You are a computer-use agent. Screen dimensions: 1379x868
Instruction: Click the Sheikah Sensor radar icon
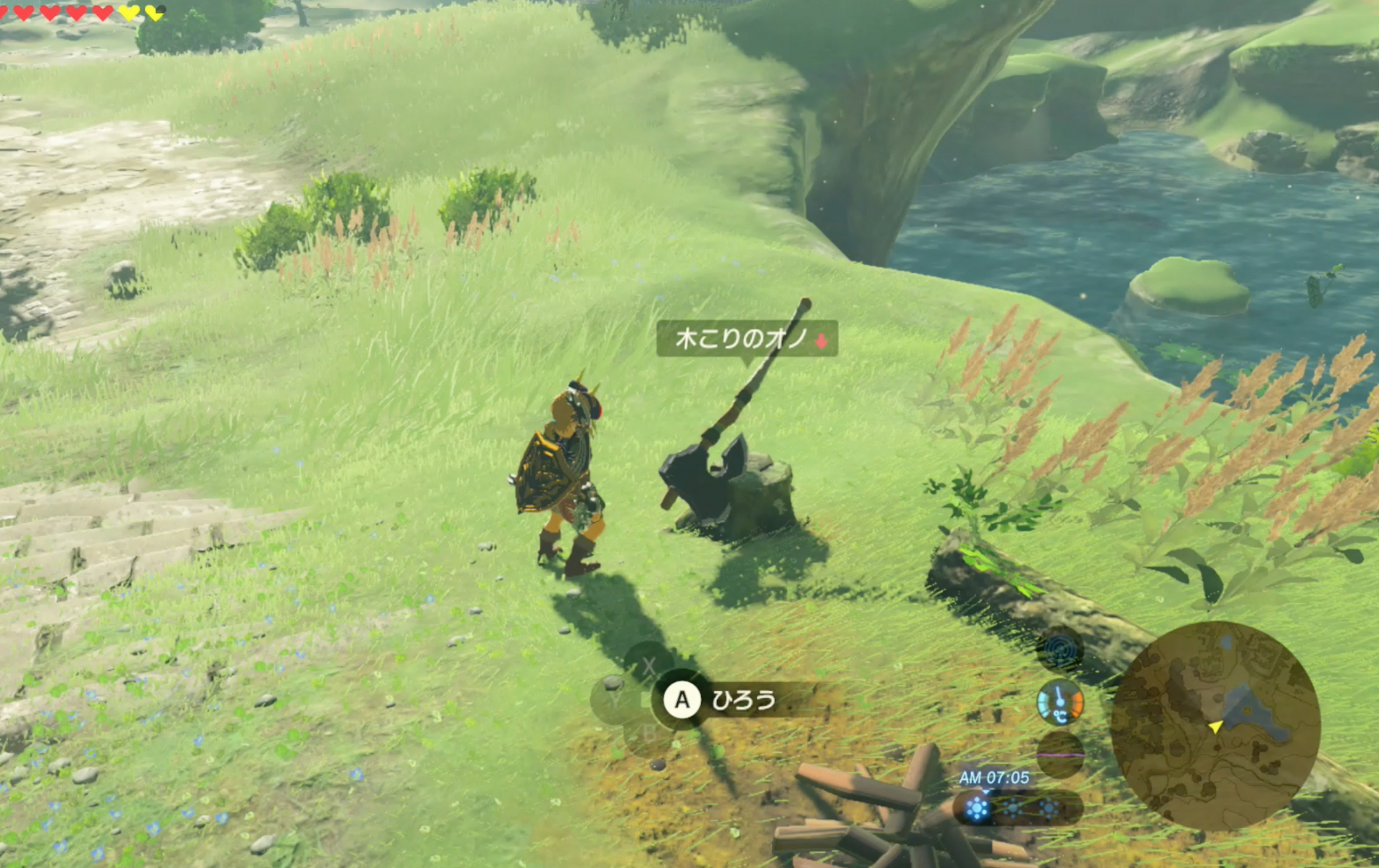pyautogui.click(x=1059, y=650)
